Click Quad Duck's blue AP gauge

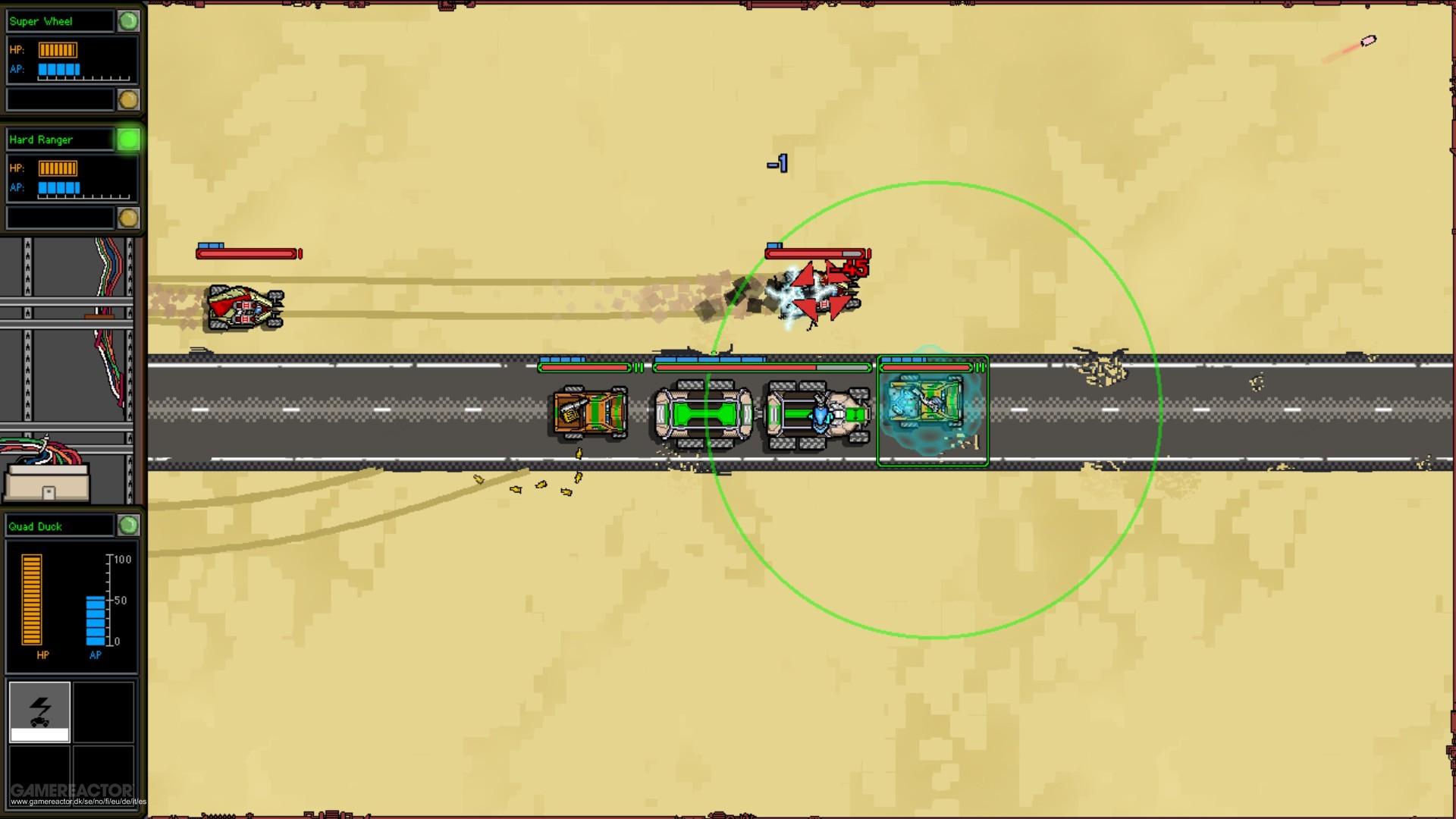point(94,618)
